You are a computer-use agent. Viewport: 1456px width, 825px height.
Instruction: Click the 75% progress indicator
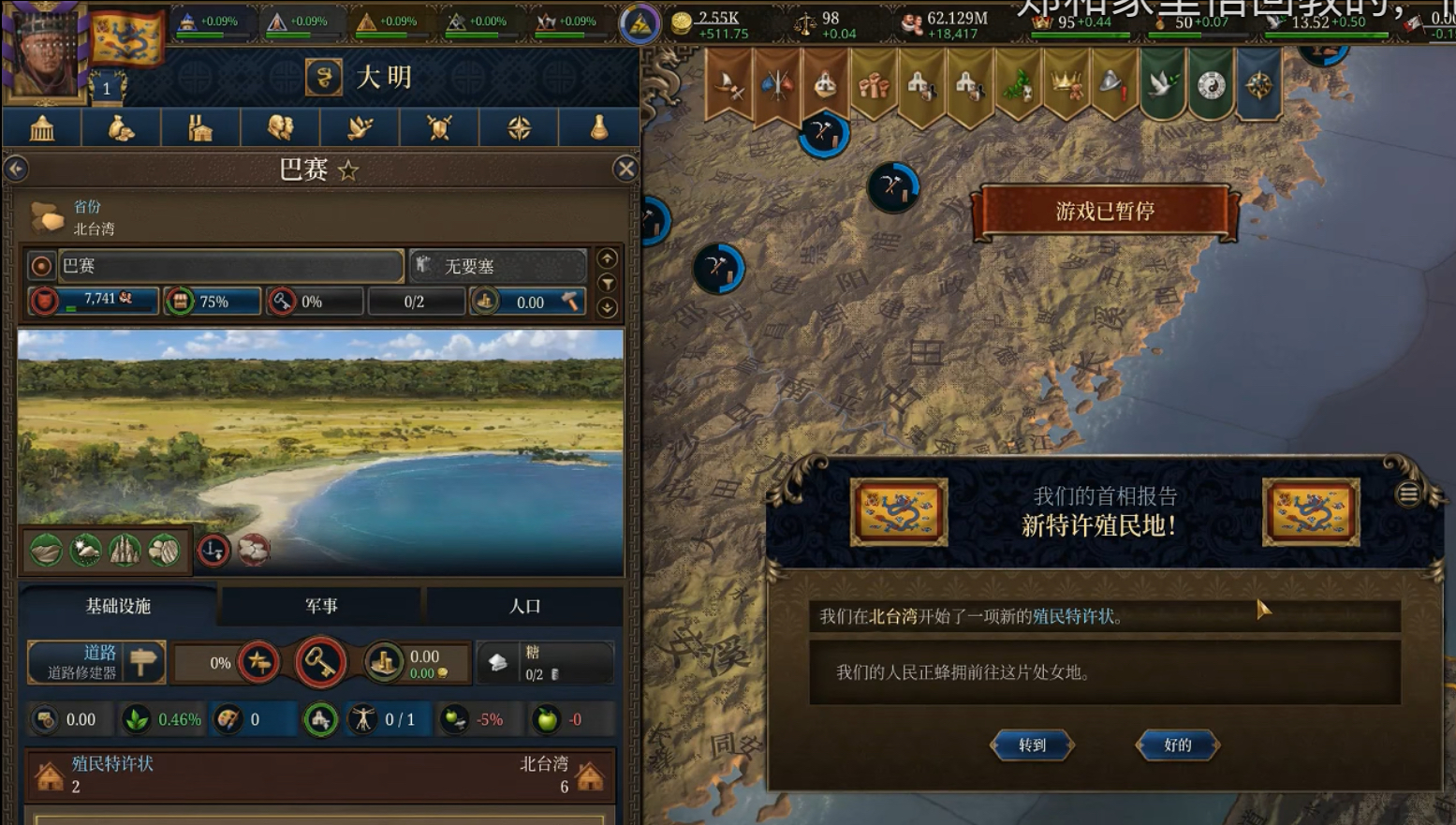(x=213, y=302)
